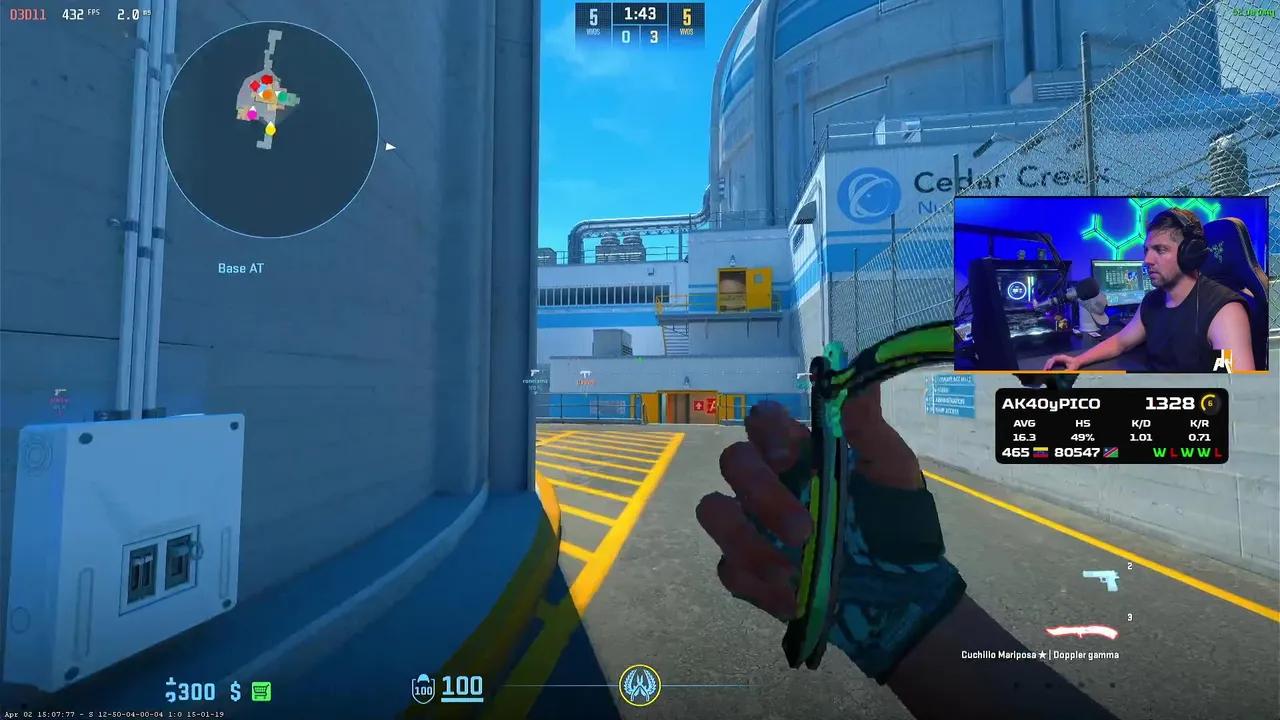Click the K/D stat value 1.01
The image size is (1280, 720).
click(x=1141, y=437)
